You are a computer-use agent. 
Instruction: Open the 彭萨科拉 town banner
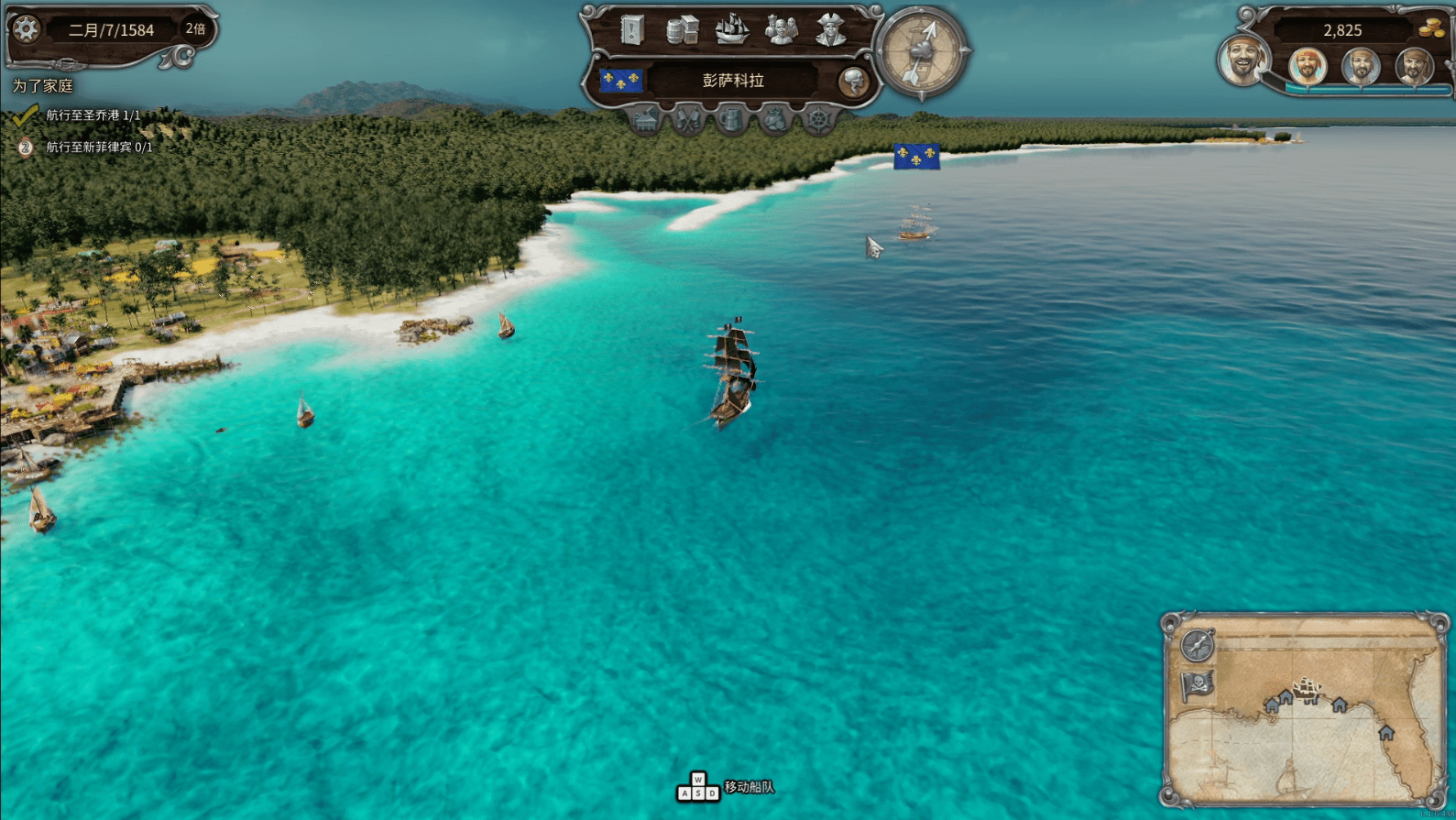[733, 81]
